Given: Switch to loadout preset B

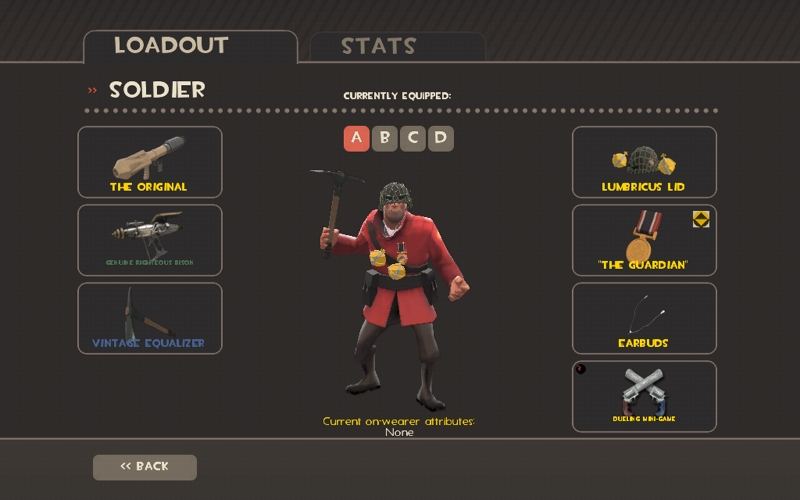Looking at the screenshot, I should pos(385,138).
